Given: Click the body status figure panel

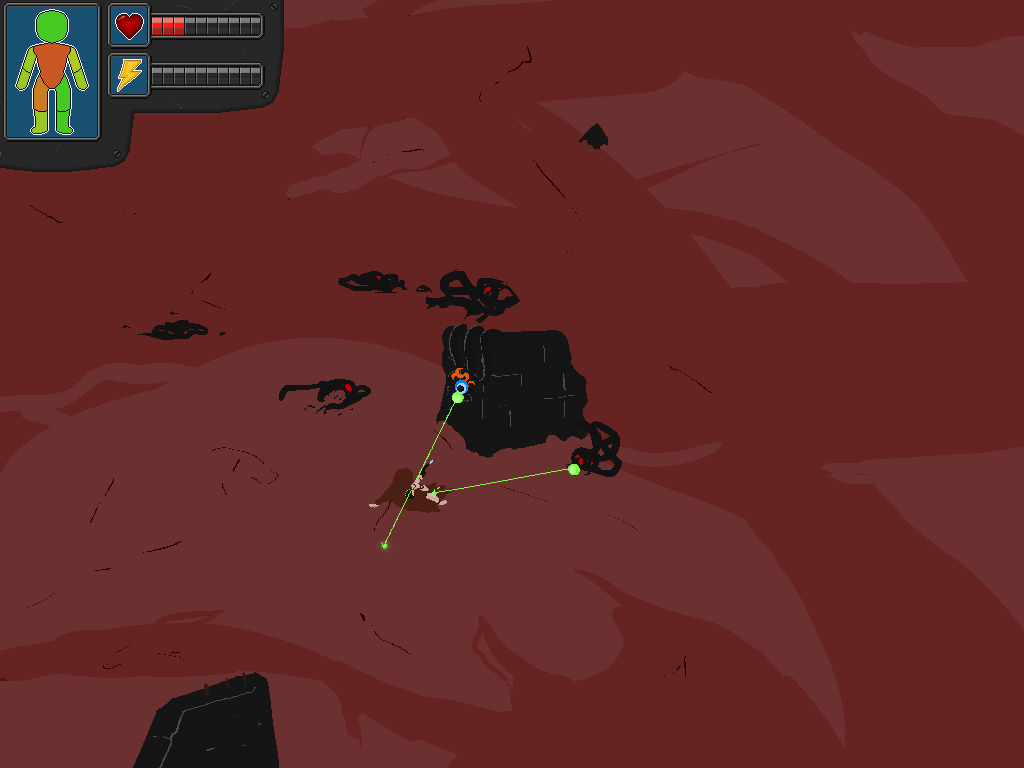Looking at the screenshot, I should click(x=52, y=72).
